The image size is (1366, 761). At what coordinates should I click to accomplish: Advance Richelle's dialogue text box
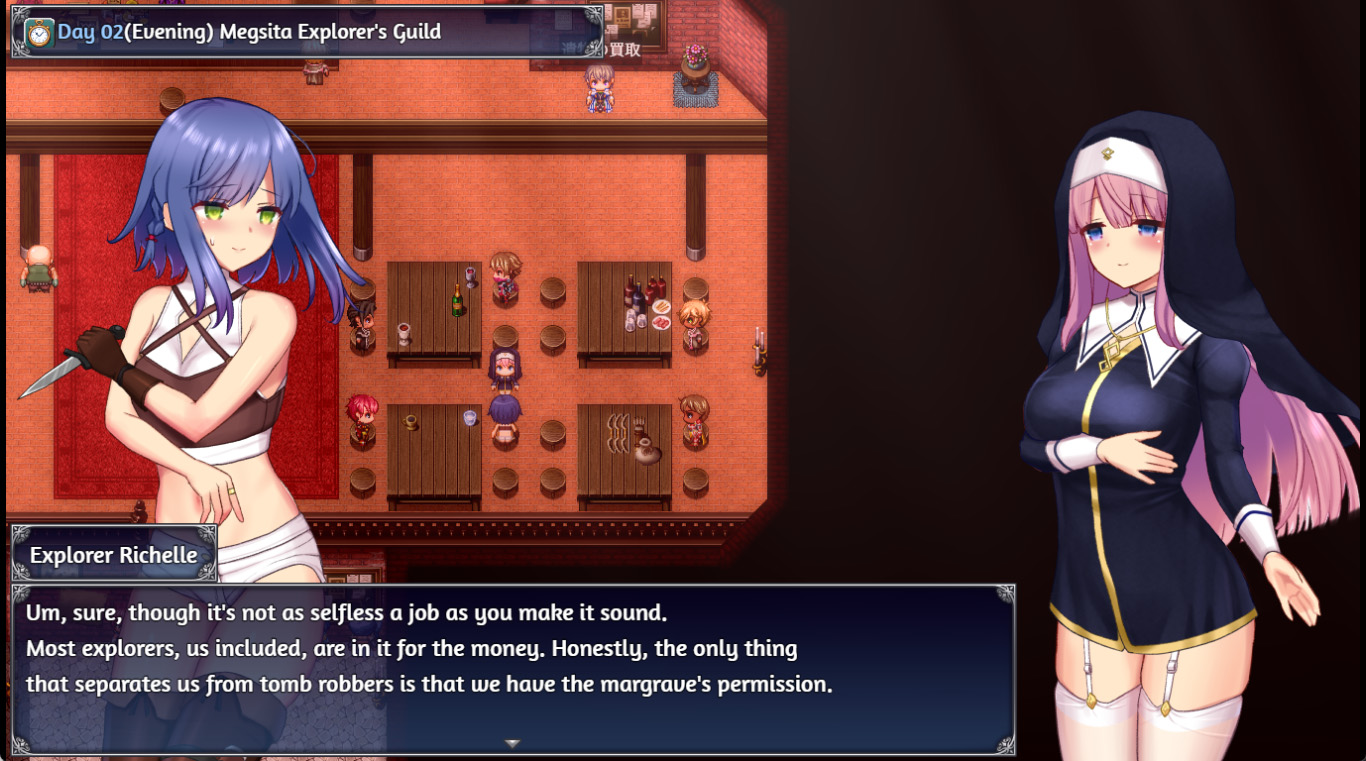tap(512, 660)
